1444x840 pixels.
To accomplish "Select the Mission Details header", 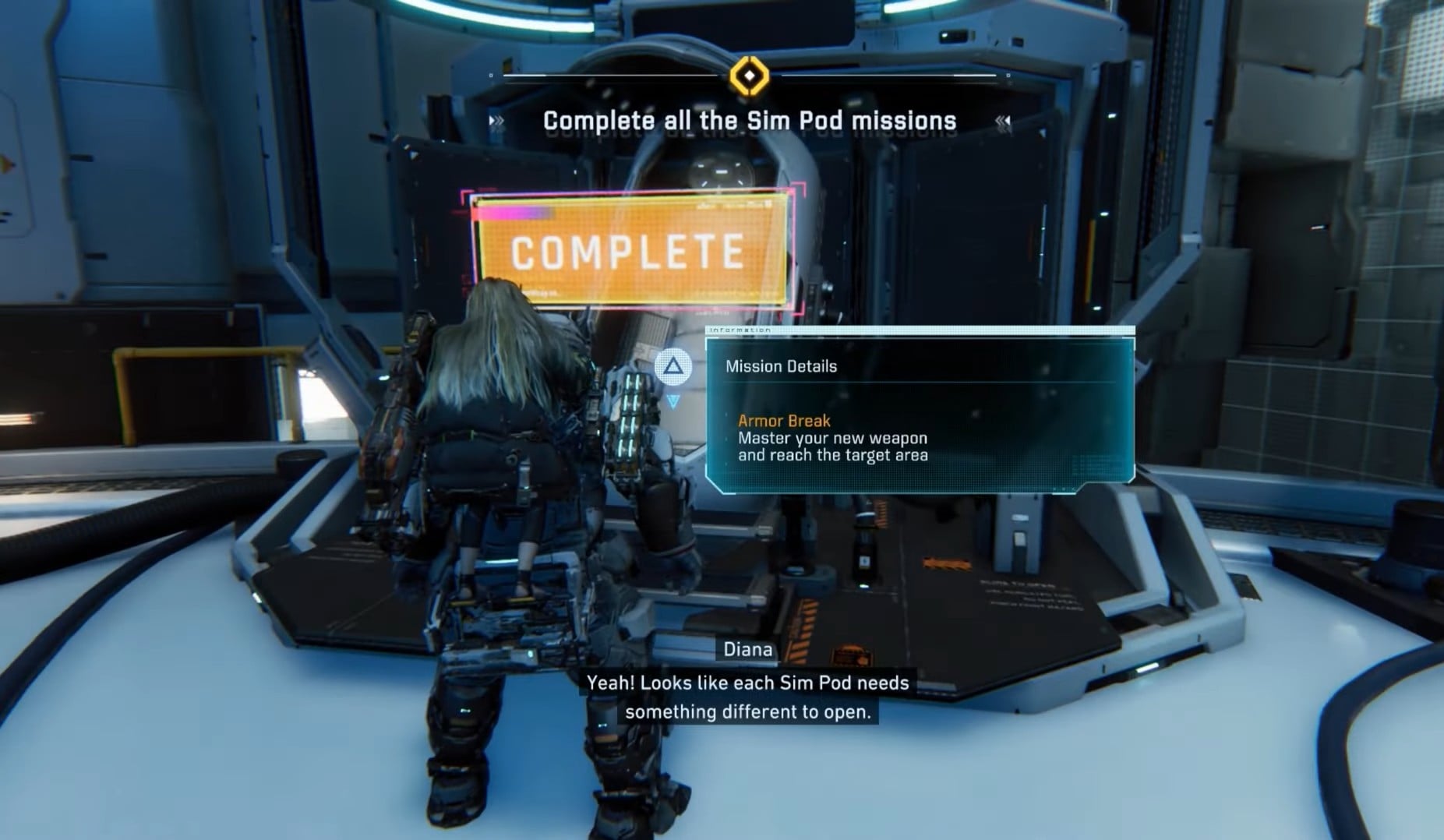I will pyautogui.click(x=781, y=366).
